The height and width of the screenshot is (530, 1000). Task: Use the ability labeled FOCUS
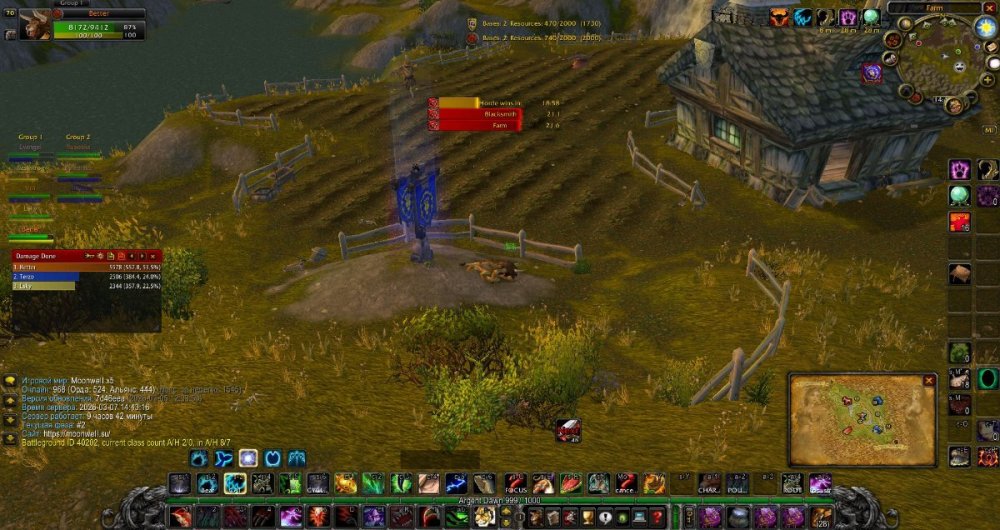tap(514, 483)
